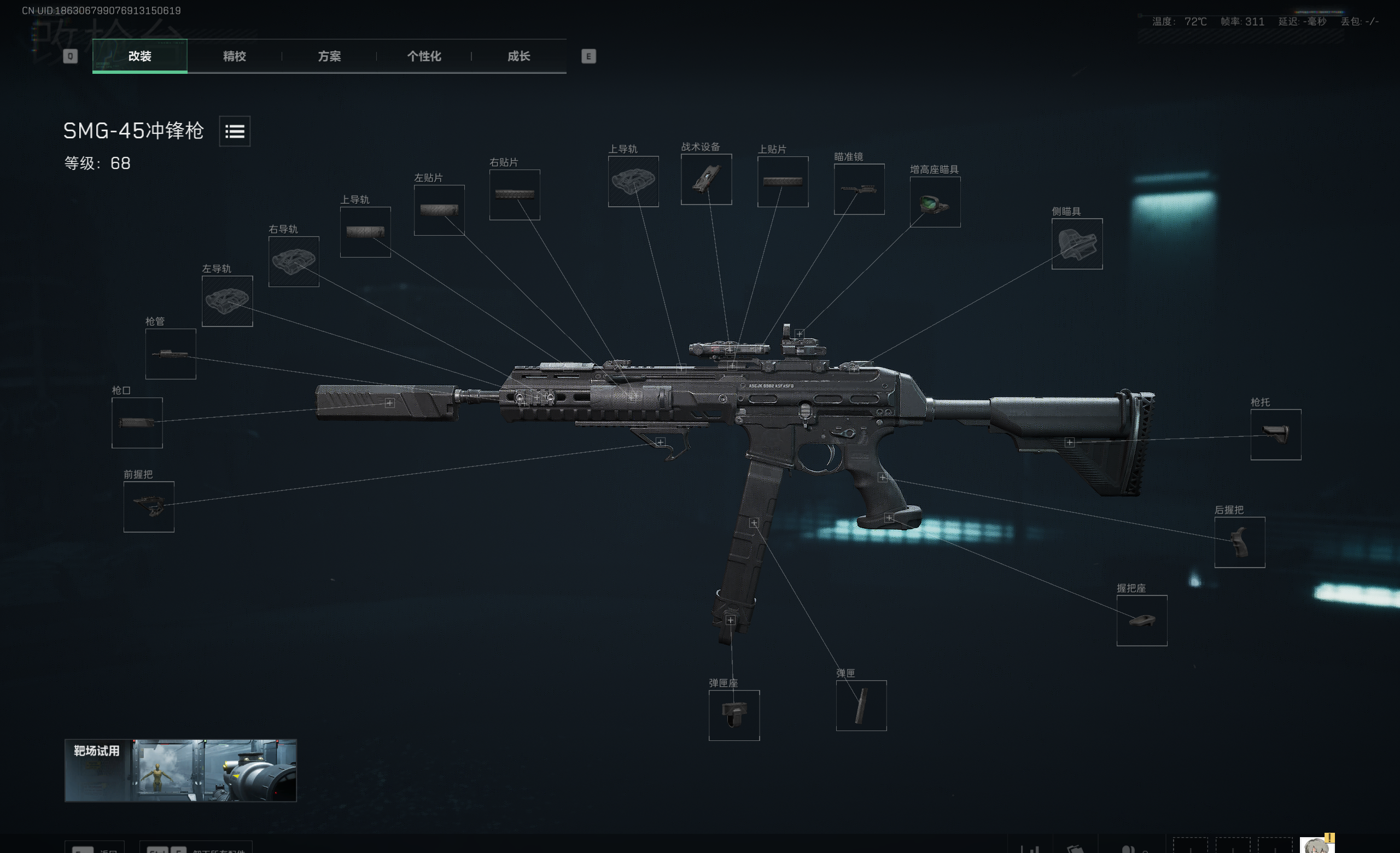Switch to the 精校 tab

(x=234, y=56)
